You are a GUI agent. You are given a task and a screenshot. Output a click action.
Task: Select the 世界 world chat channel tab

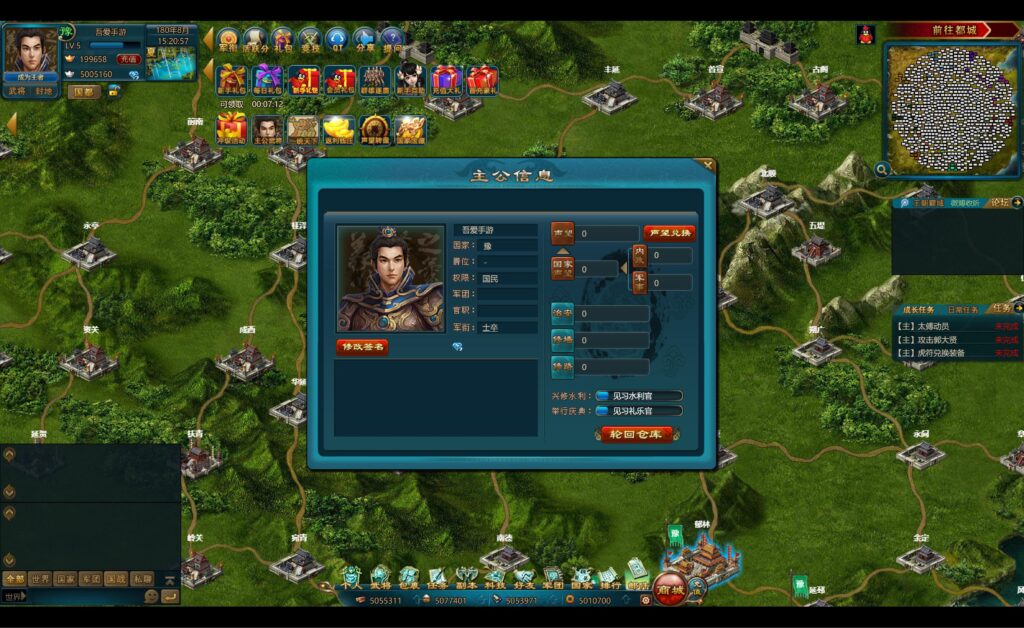tap(40, 578)
